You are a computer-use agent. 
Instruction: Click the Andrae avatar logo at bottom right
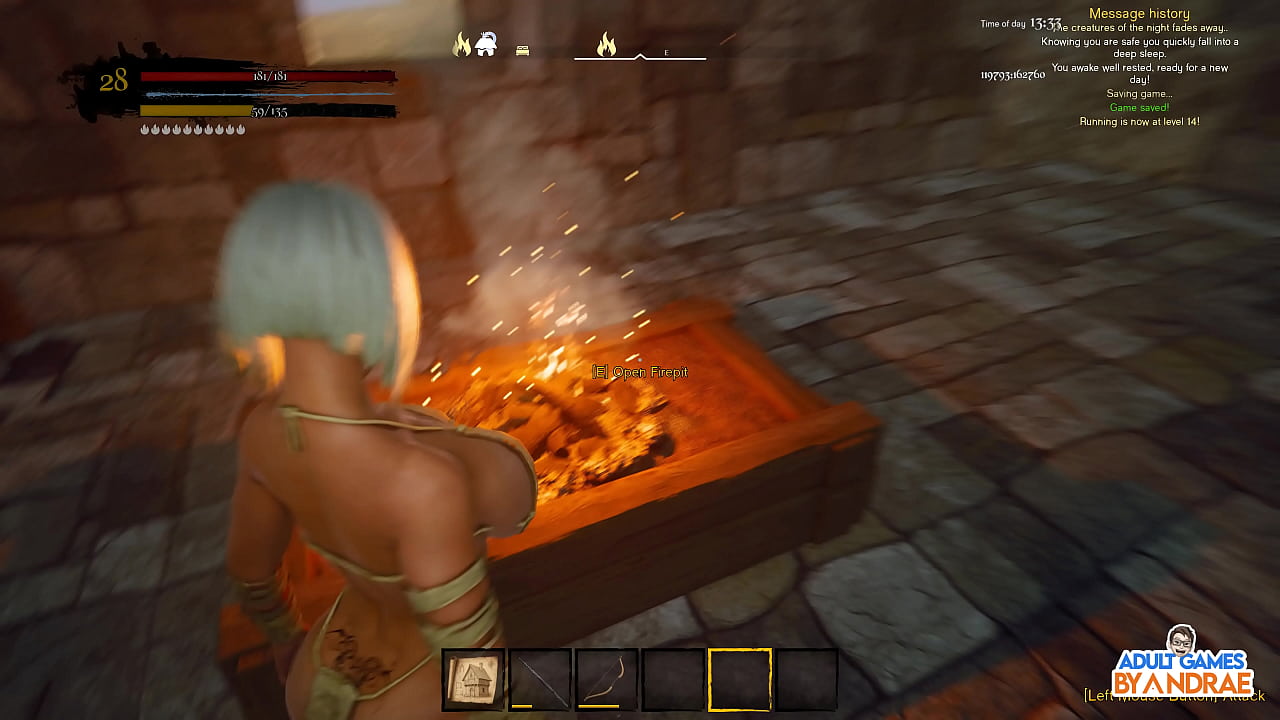(x=1182, y=641)
